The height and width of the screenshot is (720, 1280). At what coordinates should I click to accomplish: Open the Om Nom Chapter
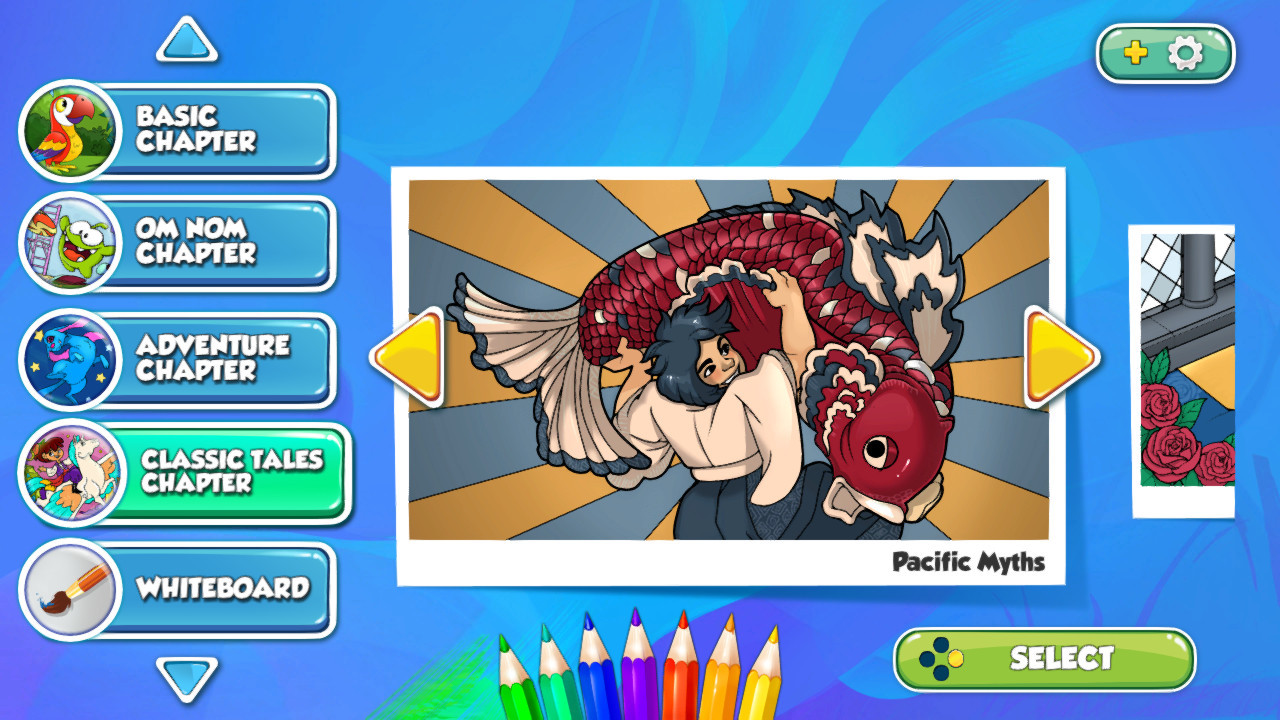click(210, 243)
